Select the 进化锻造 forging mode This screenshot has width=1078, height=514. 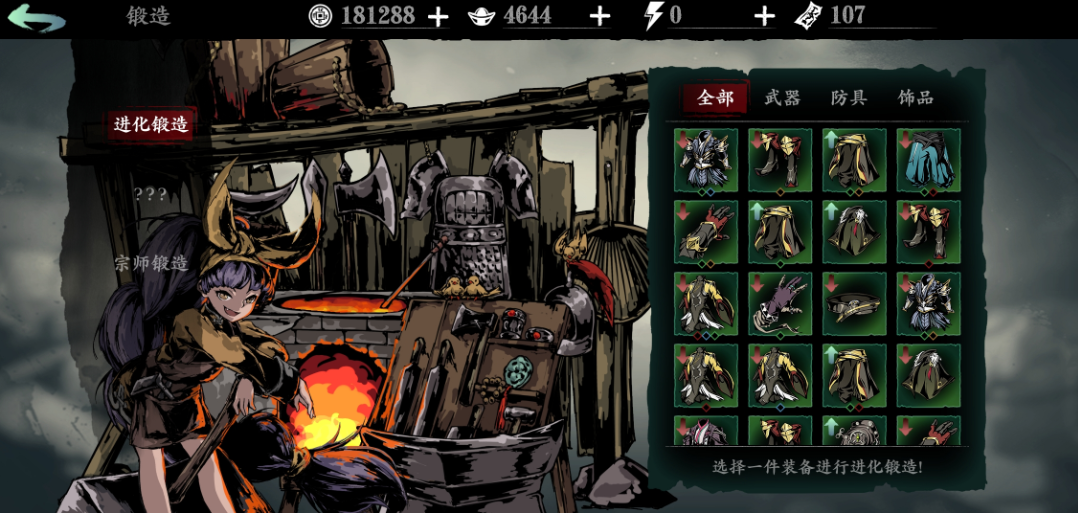coord(151,125)
